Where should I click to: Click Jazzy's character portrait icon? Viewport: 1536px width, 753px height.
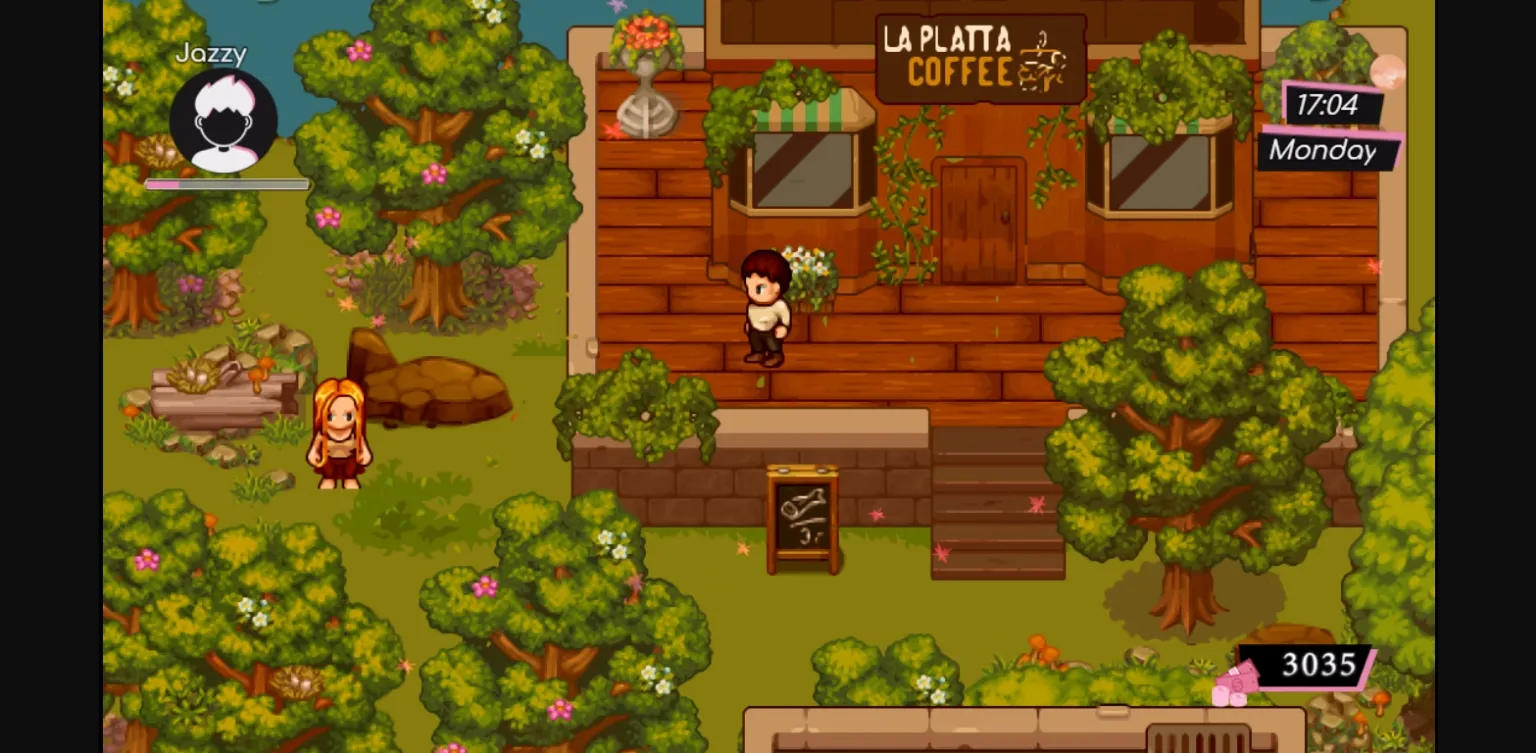point(225,120)
